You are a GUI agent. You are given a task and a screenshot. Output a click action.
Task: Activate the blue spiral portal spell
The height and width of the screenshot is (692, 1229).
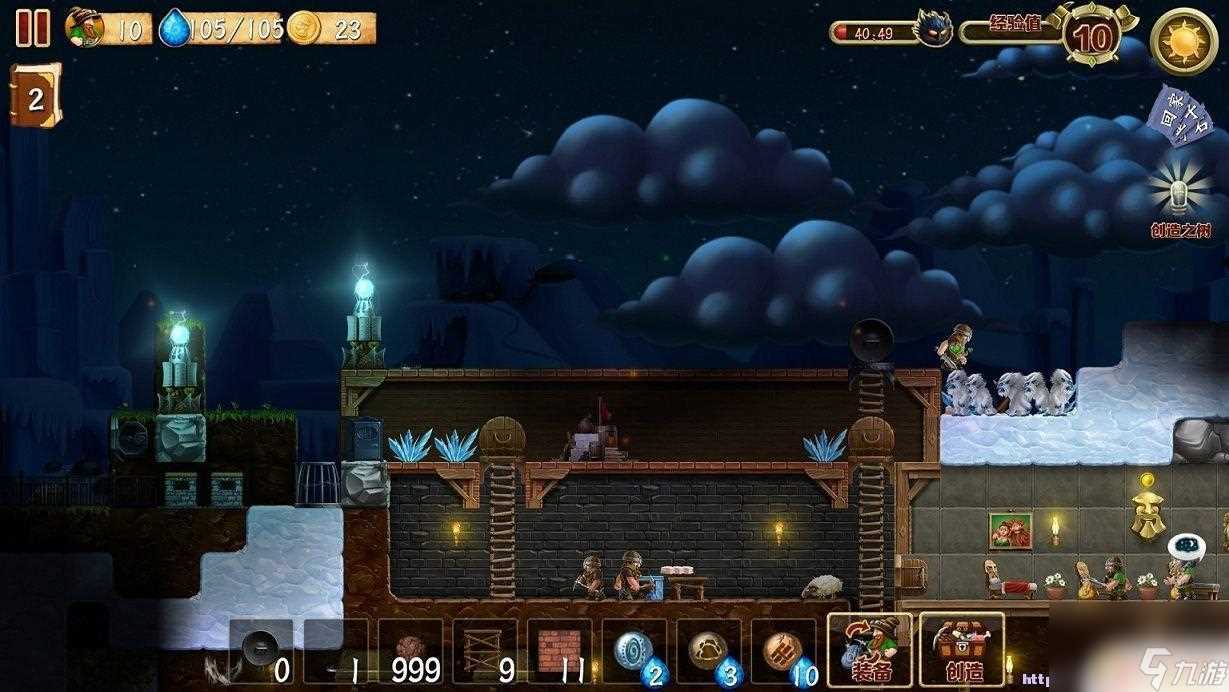634,652
